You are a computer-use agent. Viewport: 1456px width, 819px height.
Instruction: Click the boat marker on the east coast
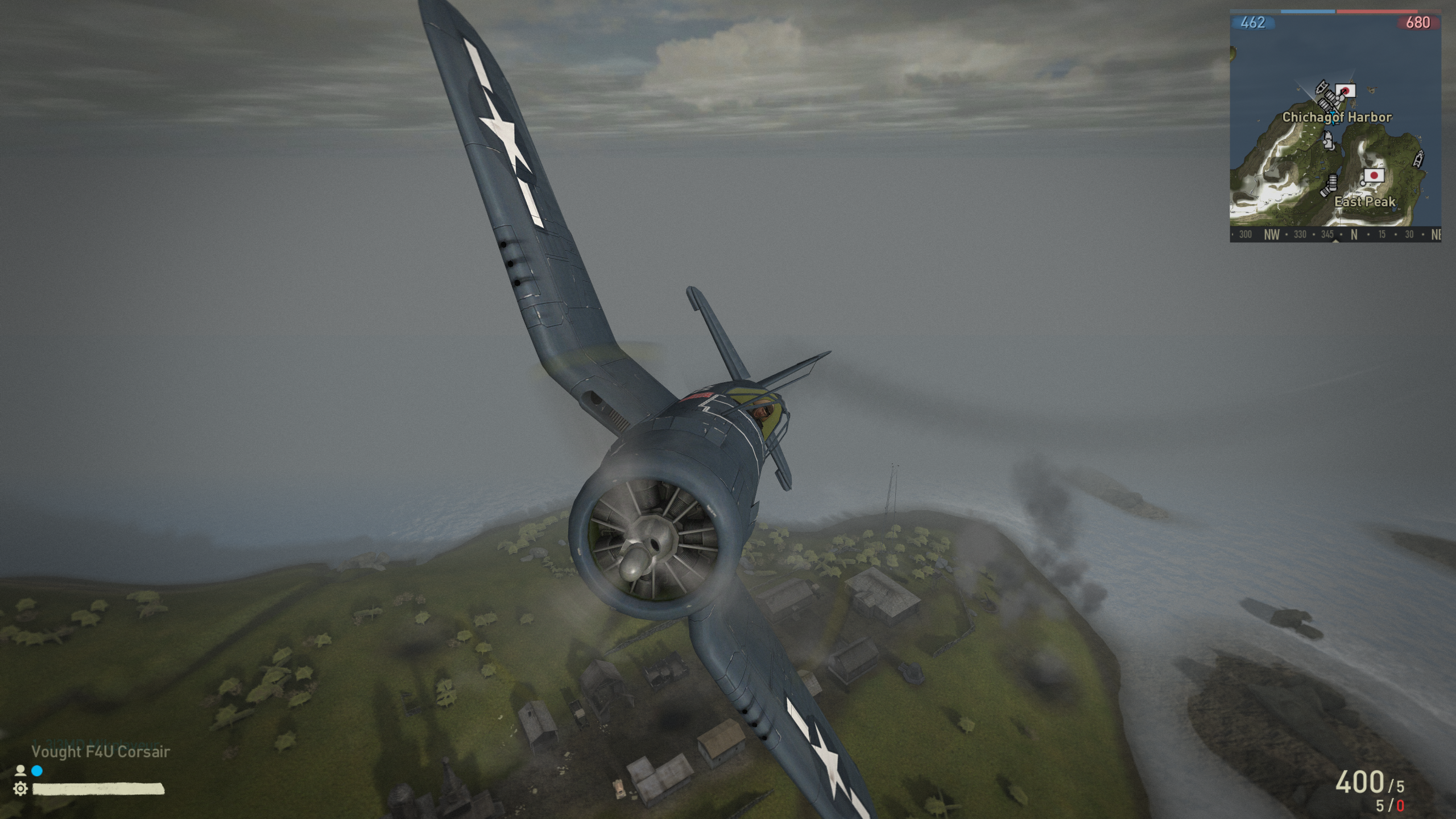click(x=1418, y=158)
